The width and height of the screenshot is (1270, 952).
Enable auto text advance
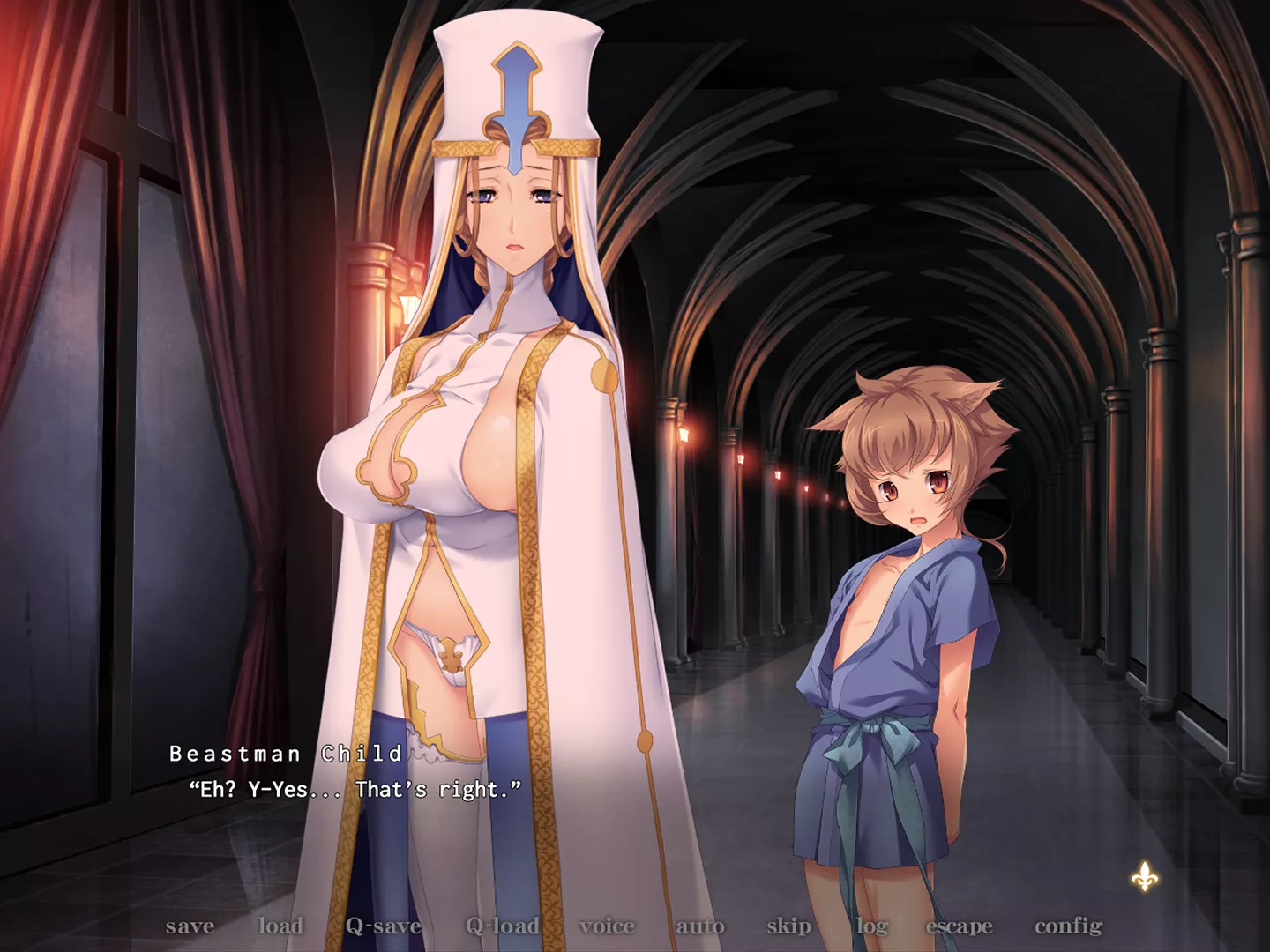tap(700, 926)
